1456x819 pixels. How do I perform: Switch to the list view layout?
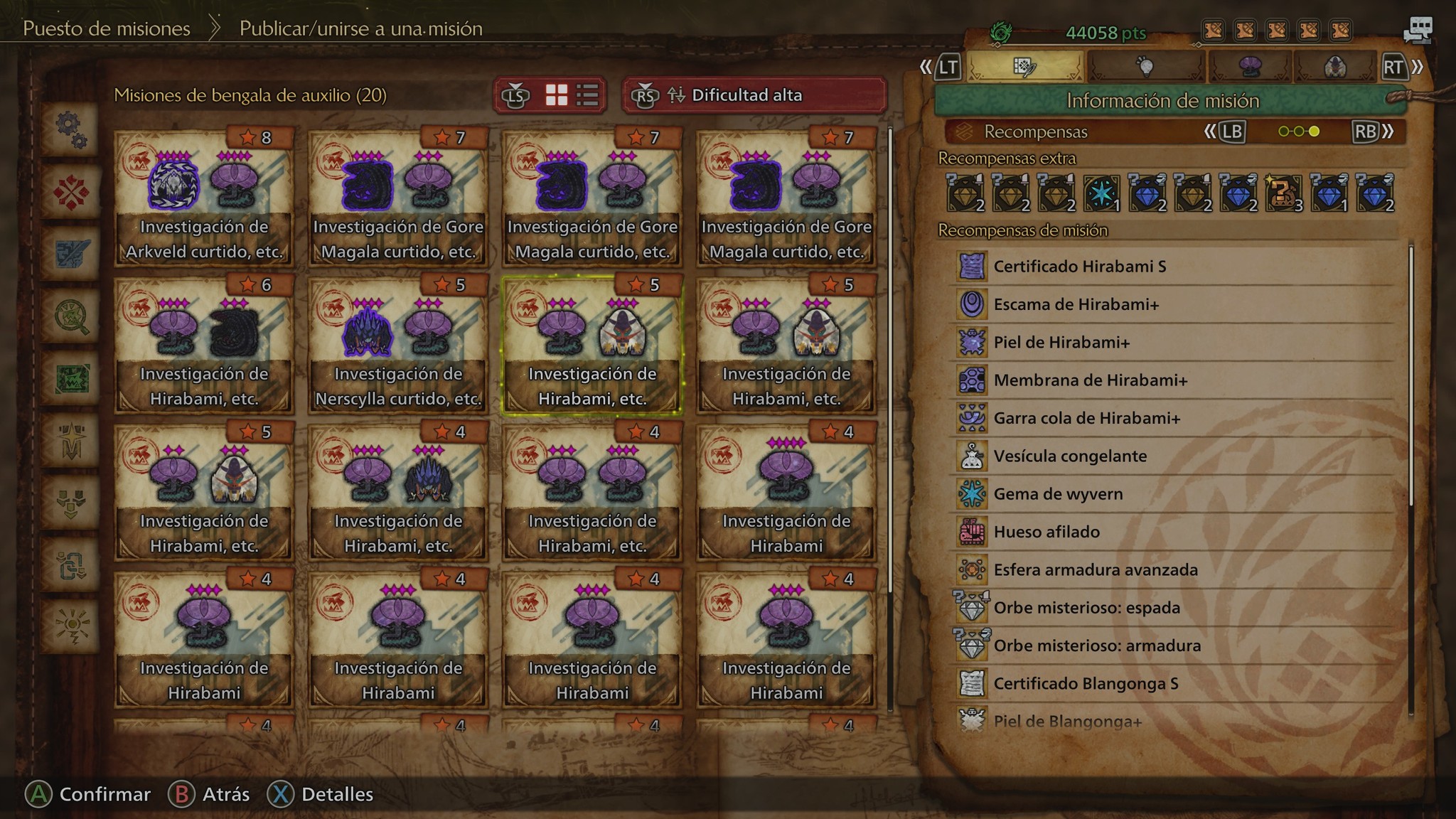[x=587, y=95]
